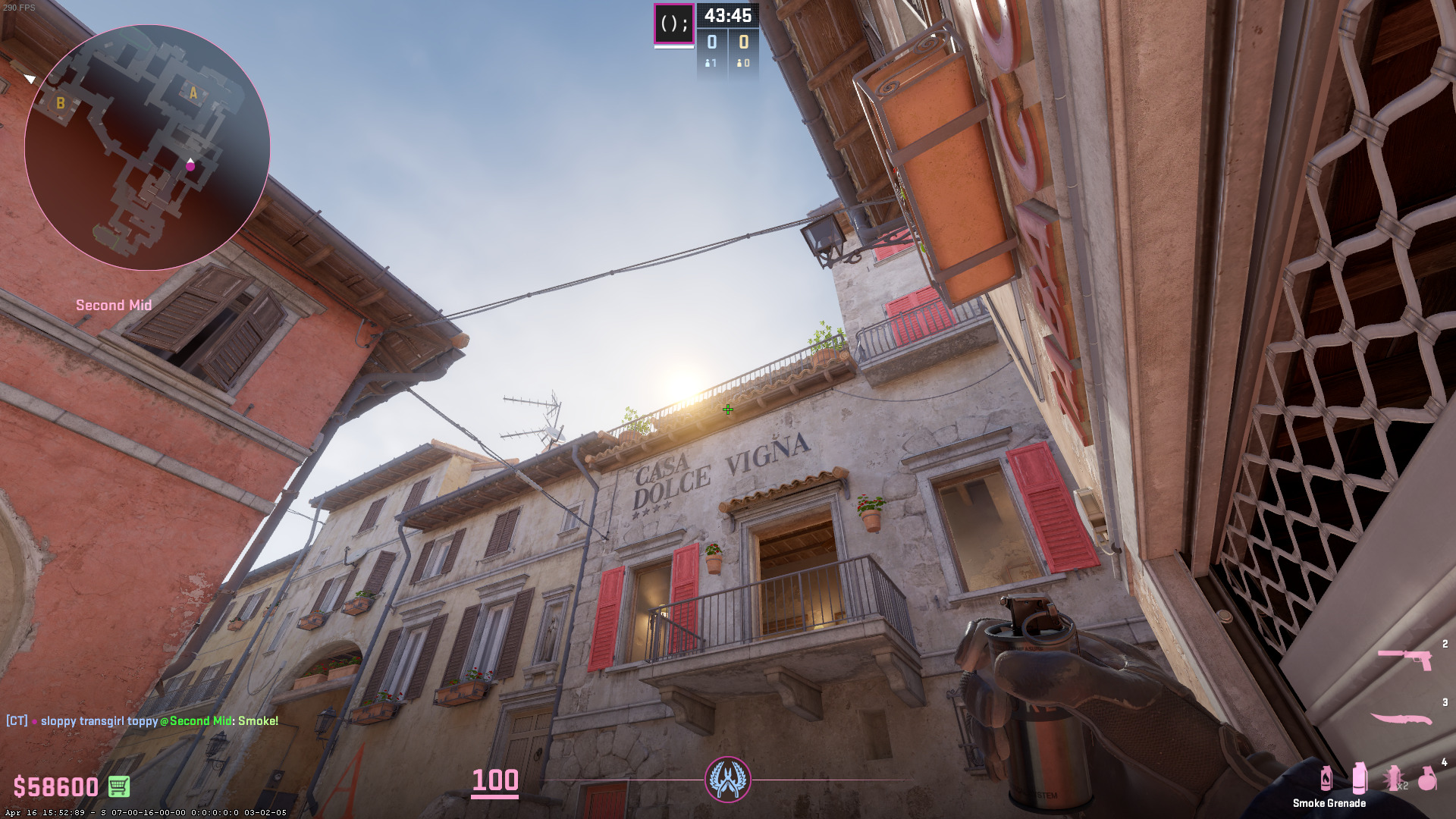Click the Smoke! chat message
Image resolution: width=1456 pixels, height=819 pixels.
[258, 720]
